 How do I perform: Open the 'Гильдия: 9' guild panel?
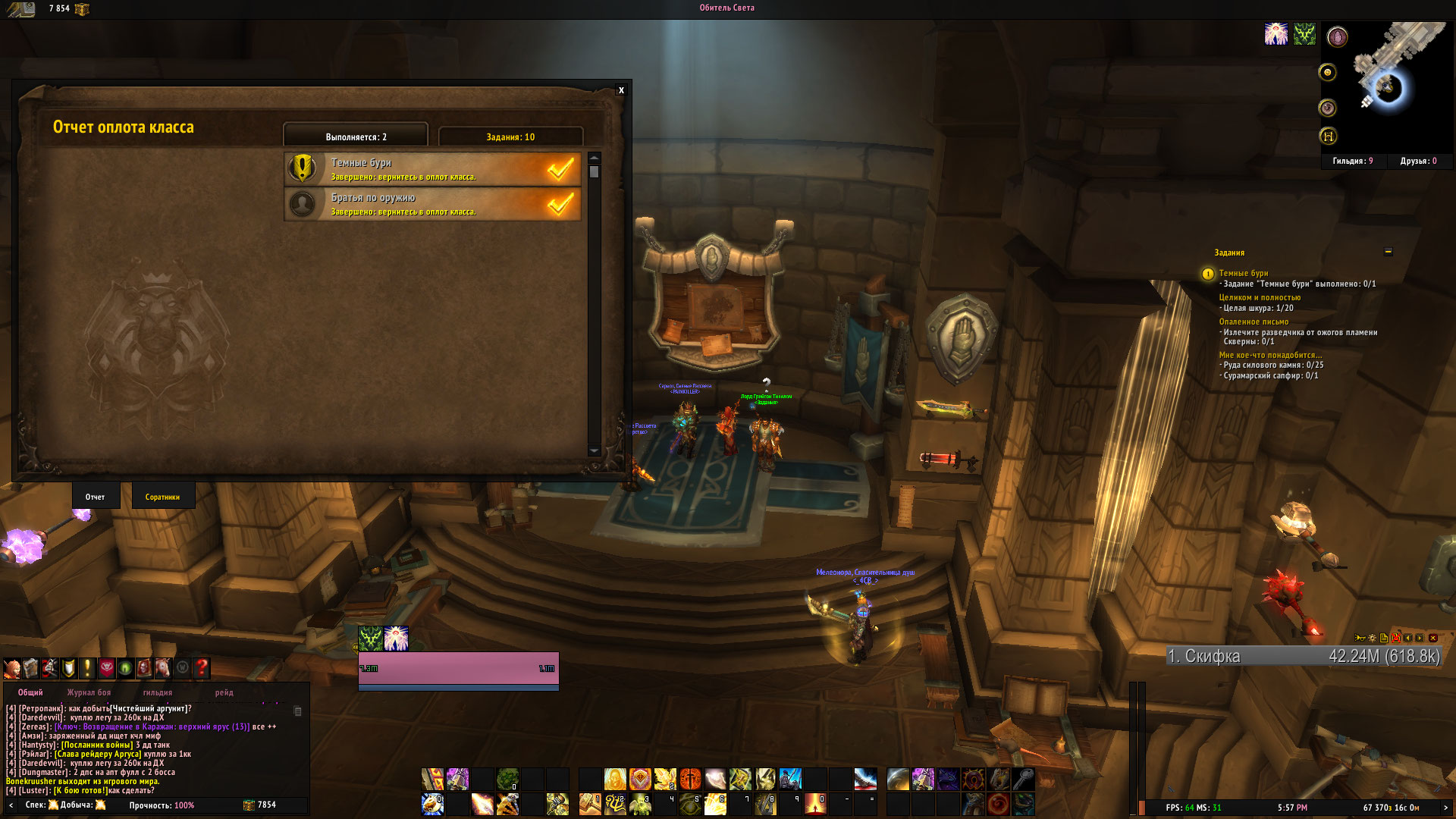pos(1352,161)
